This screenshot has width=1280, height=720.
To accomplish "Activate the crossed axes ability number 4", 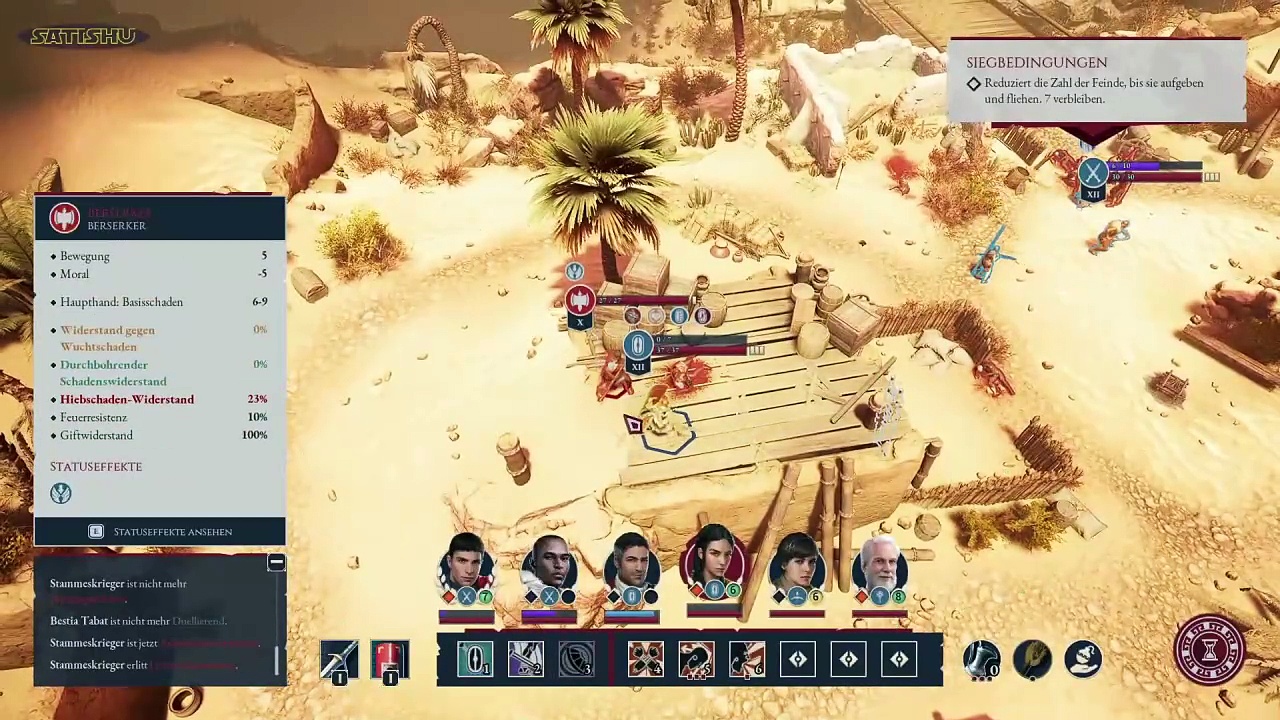I will 645,659.
